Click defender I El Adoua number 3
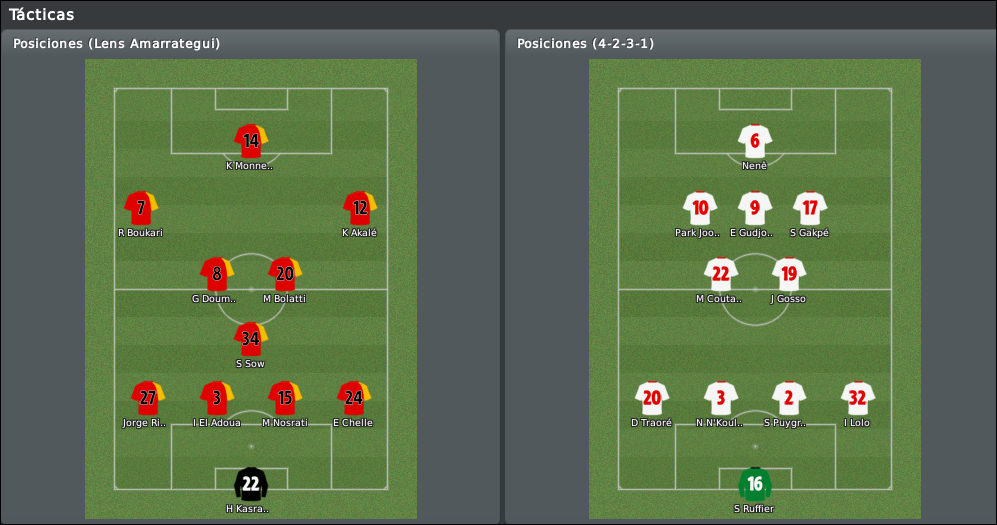This screenshot has width=997, height=525. (x=216, y=398)
